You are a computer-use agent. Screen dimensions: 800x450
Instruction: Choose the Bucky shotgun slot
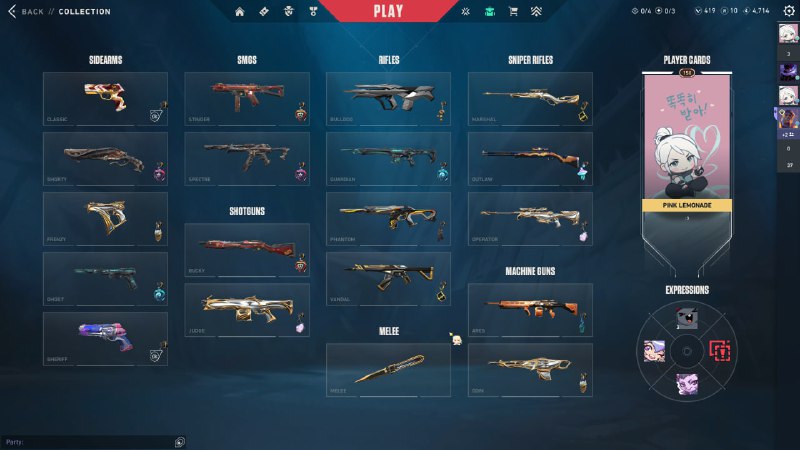click(x=246, y=250)
